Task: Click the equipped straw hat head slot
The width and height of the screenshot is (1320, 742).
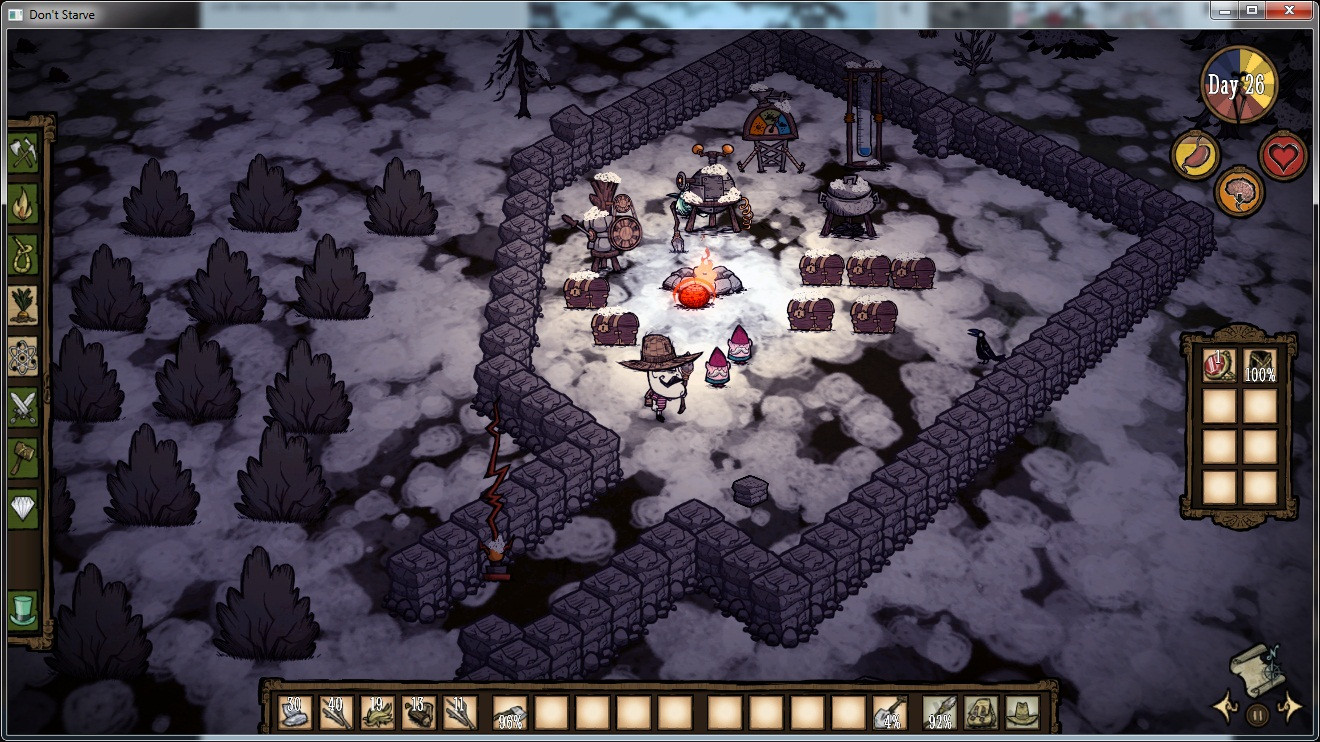Action: point(1023,712)
